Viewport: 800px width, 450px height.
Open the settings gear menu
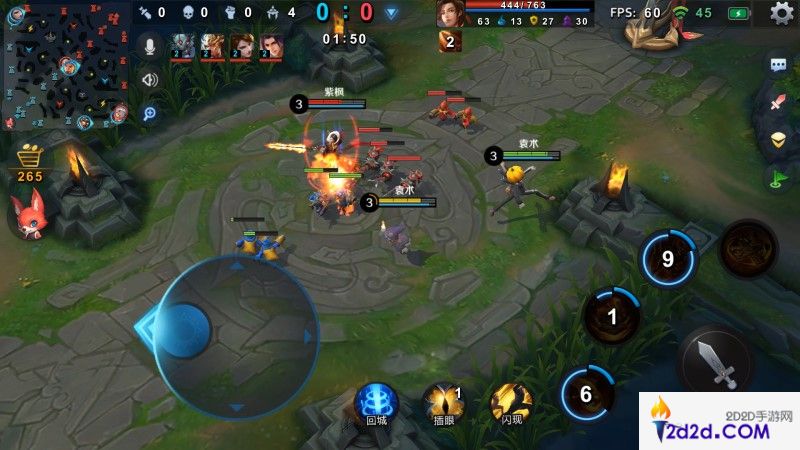(782, 13)
